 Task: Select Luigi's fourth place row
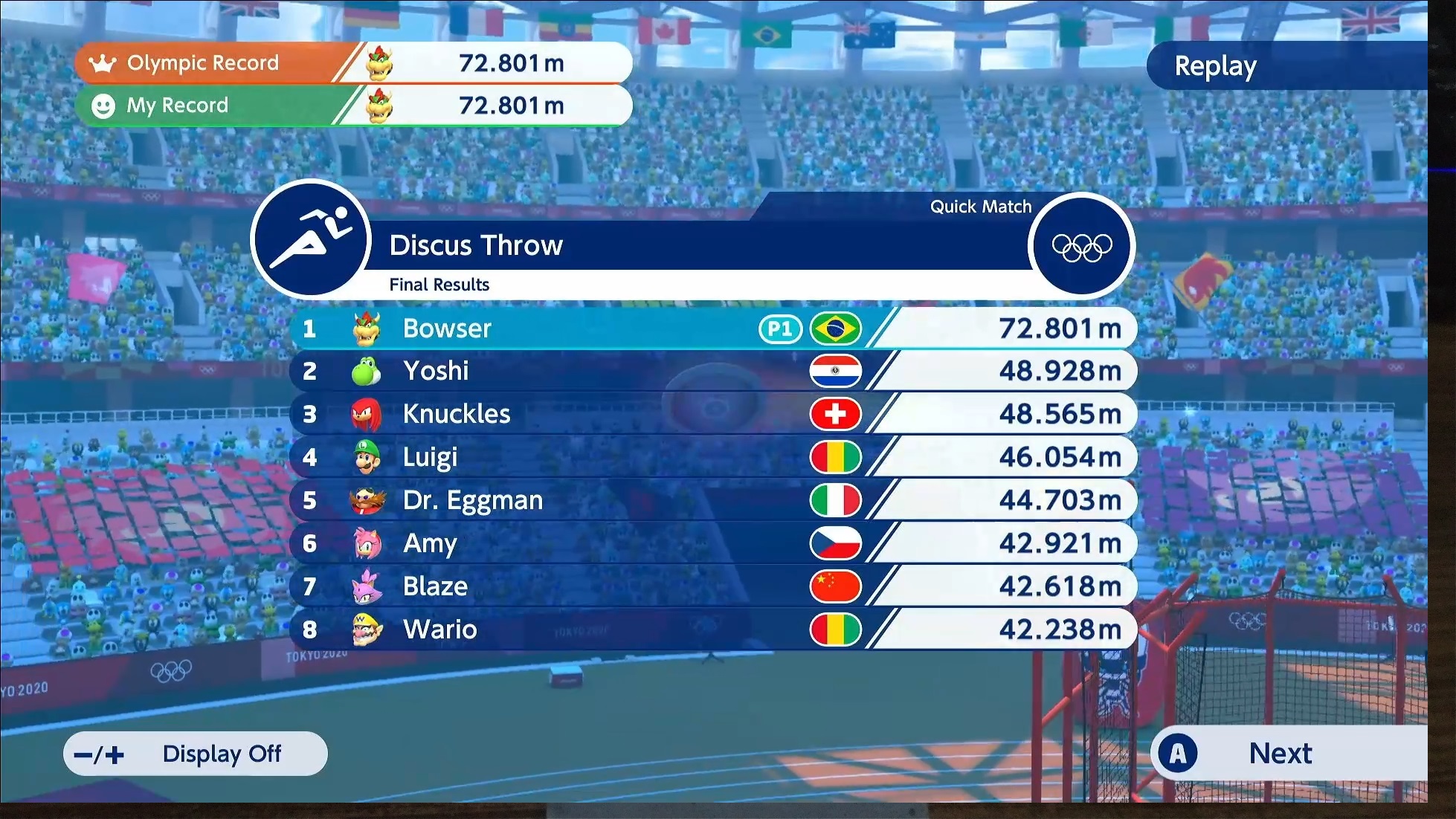[712, 457]
